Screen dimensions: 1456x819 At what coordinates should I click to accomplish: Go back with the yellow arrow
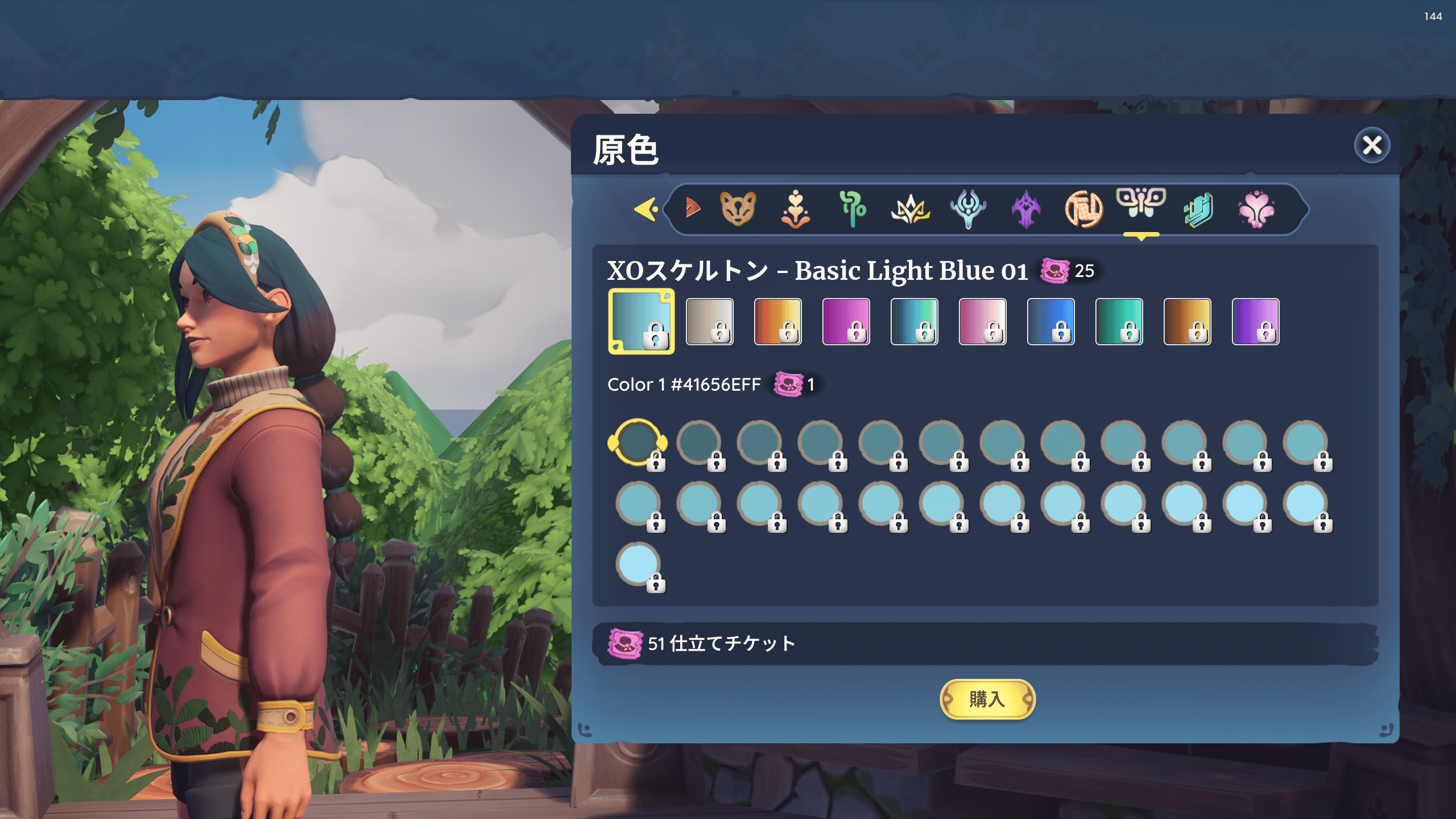tap(646, 209)
